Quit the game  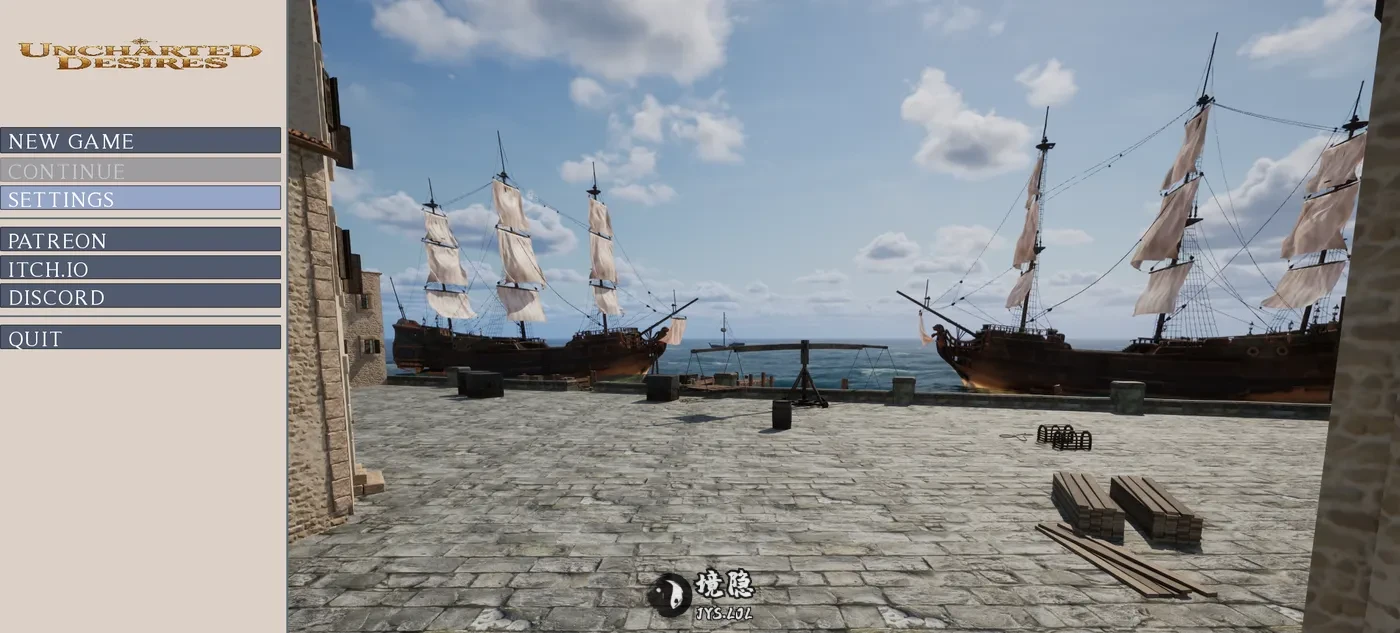point(140,338)
